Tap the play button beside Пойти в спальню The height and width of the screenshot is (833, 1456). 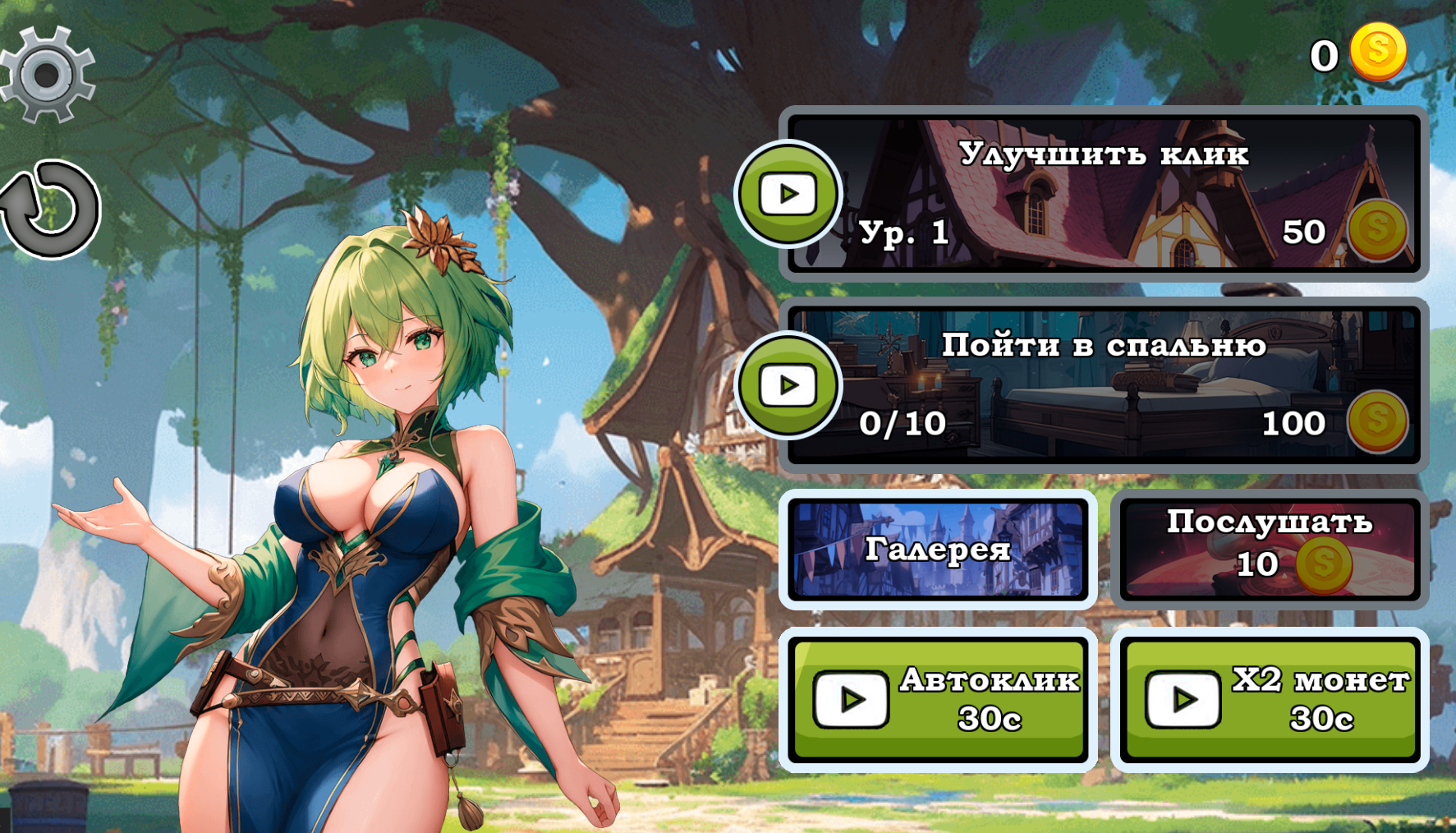788,384
